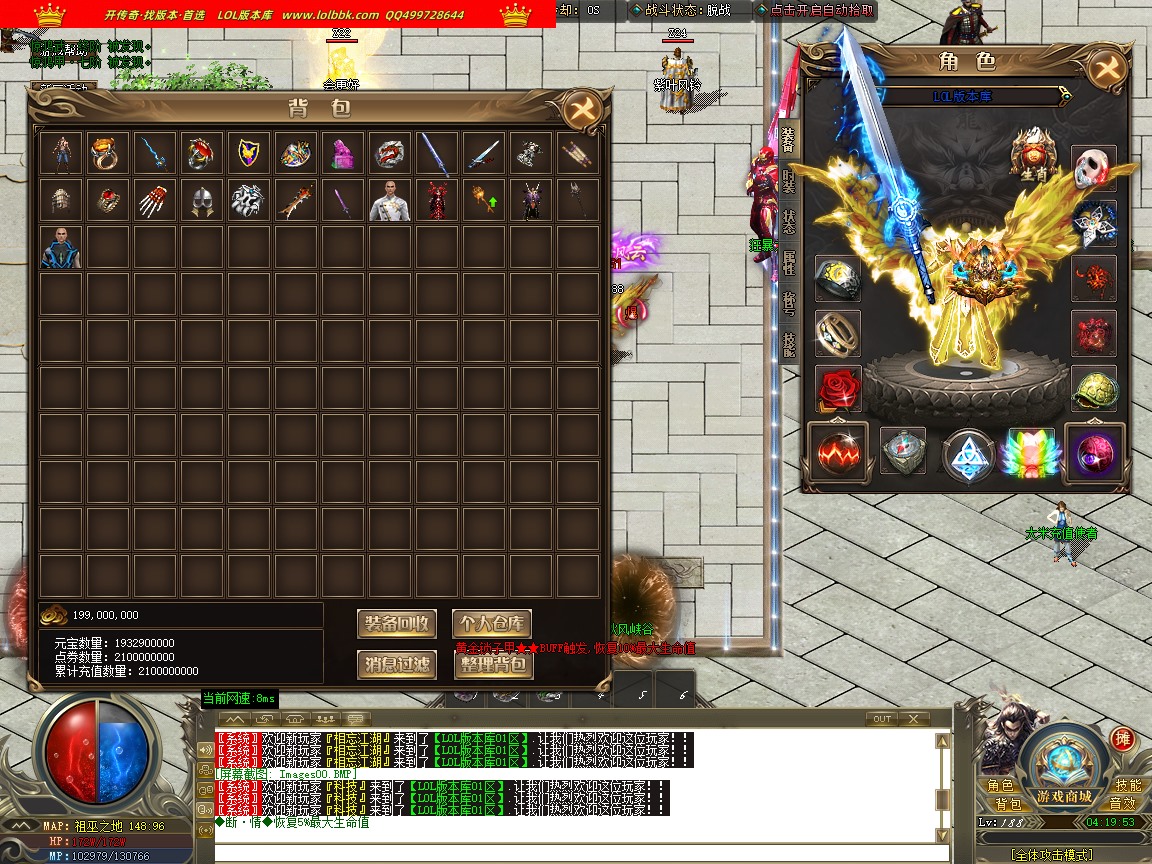
Task: Click the OUT button on the chat bar
Action: tap(881, 719)
